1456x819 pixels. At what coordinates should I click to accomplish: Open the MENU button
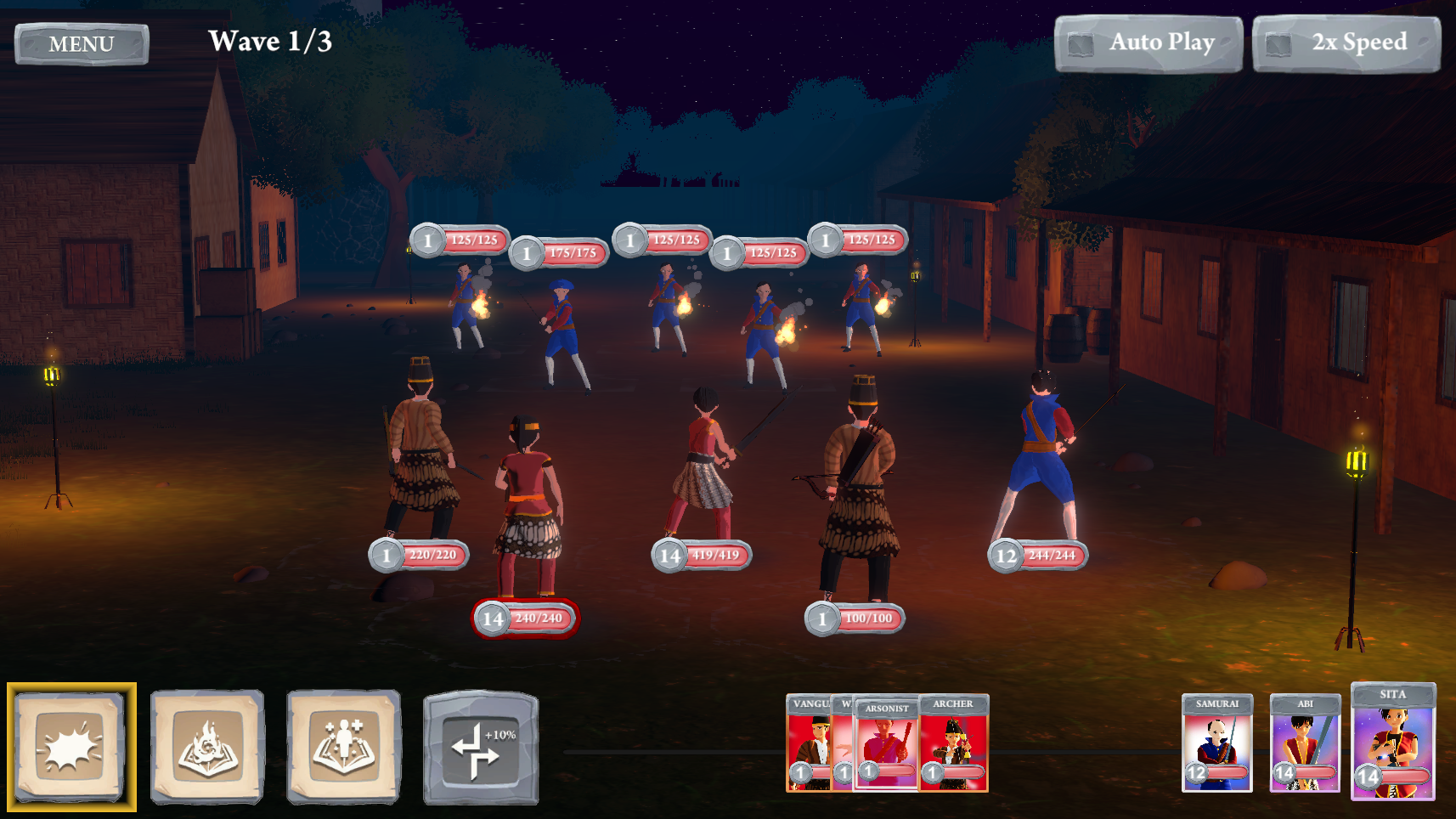click(x=82, y=44)
